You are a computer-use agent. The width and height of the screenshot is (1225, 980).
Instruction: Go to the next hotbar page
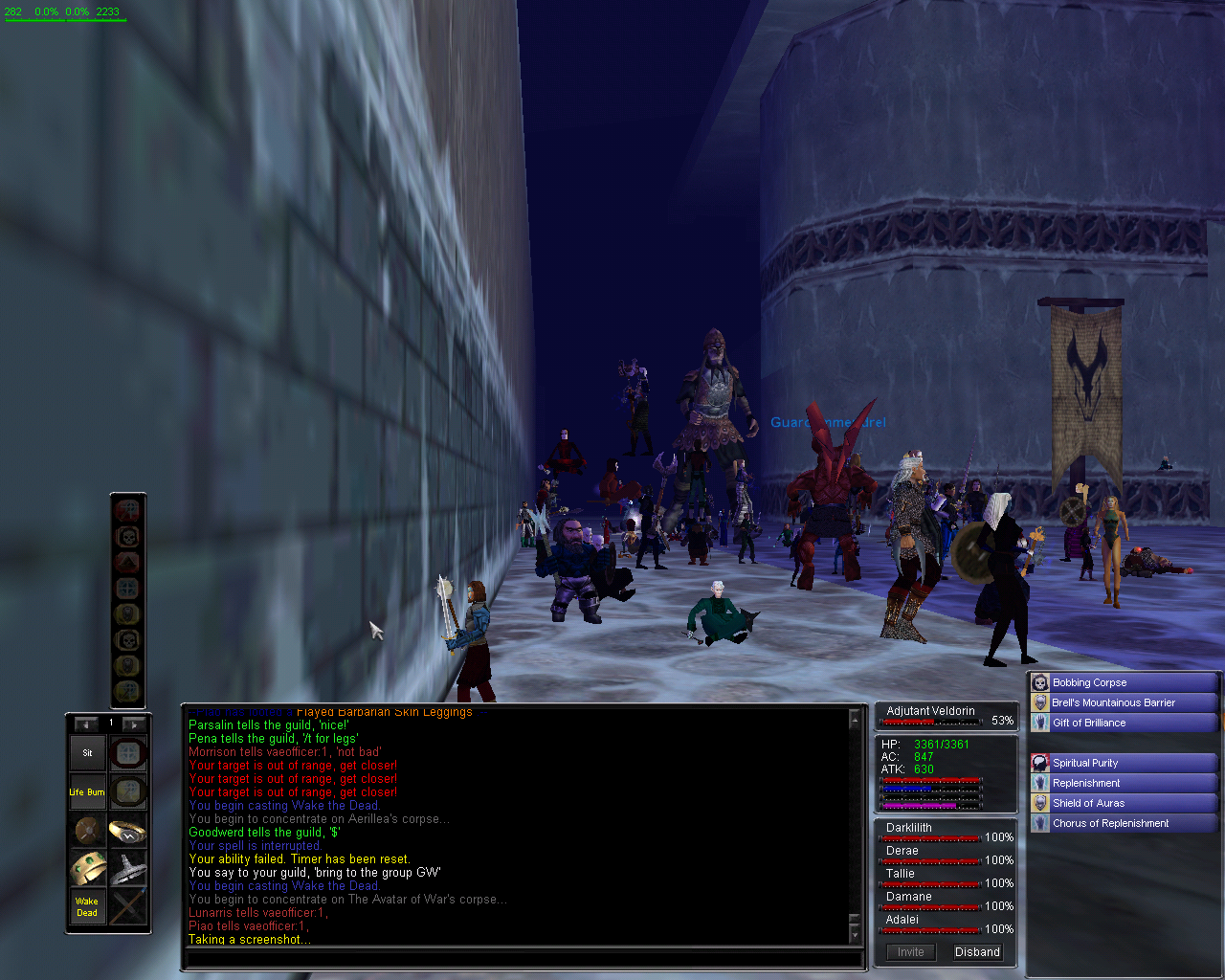[x=134, y=724]
